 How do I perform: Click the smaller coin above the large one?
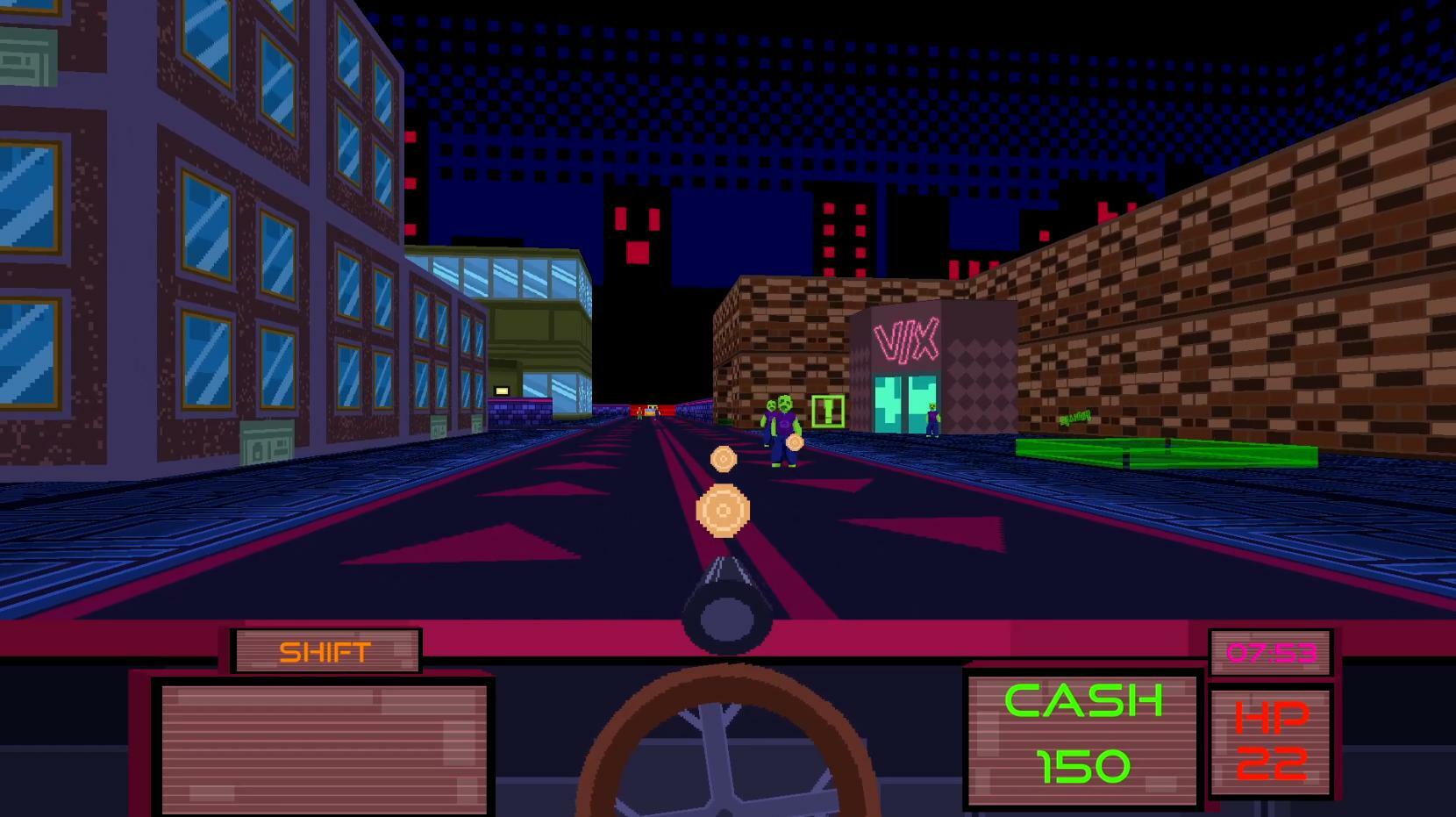722,456
